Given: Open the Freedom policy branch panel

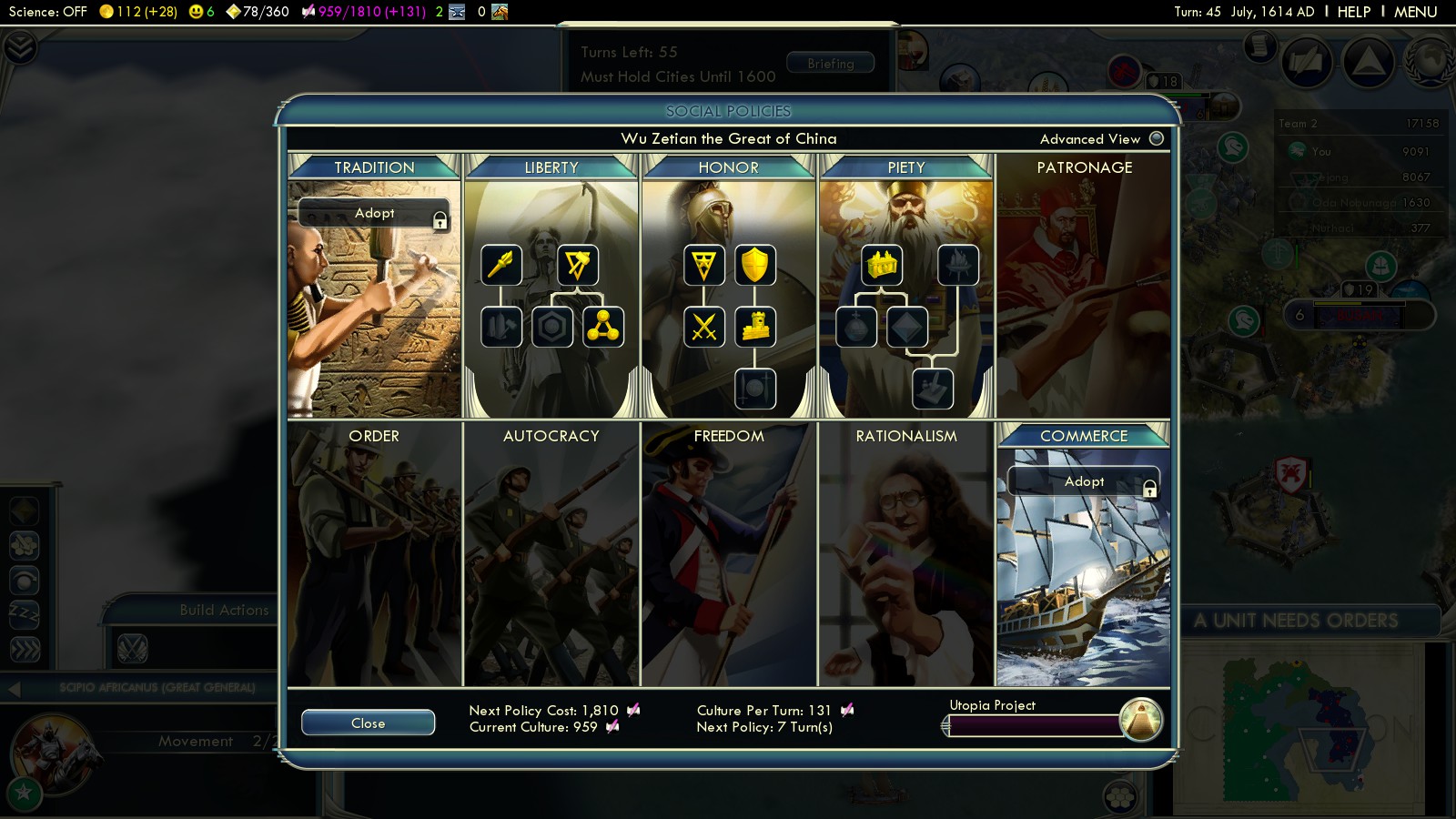Looking at the screenshot, I should 729,555.
